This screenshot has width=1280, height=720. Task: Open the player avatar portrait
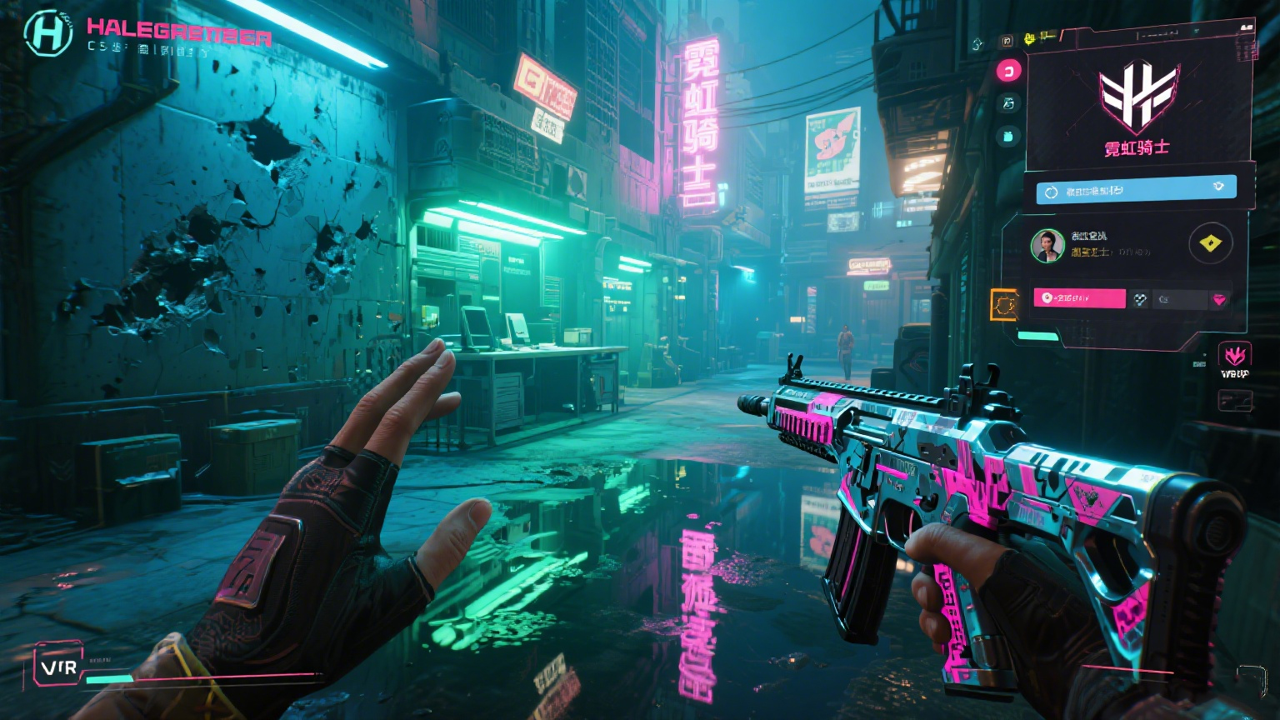click(x=1048, y=245)
